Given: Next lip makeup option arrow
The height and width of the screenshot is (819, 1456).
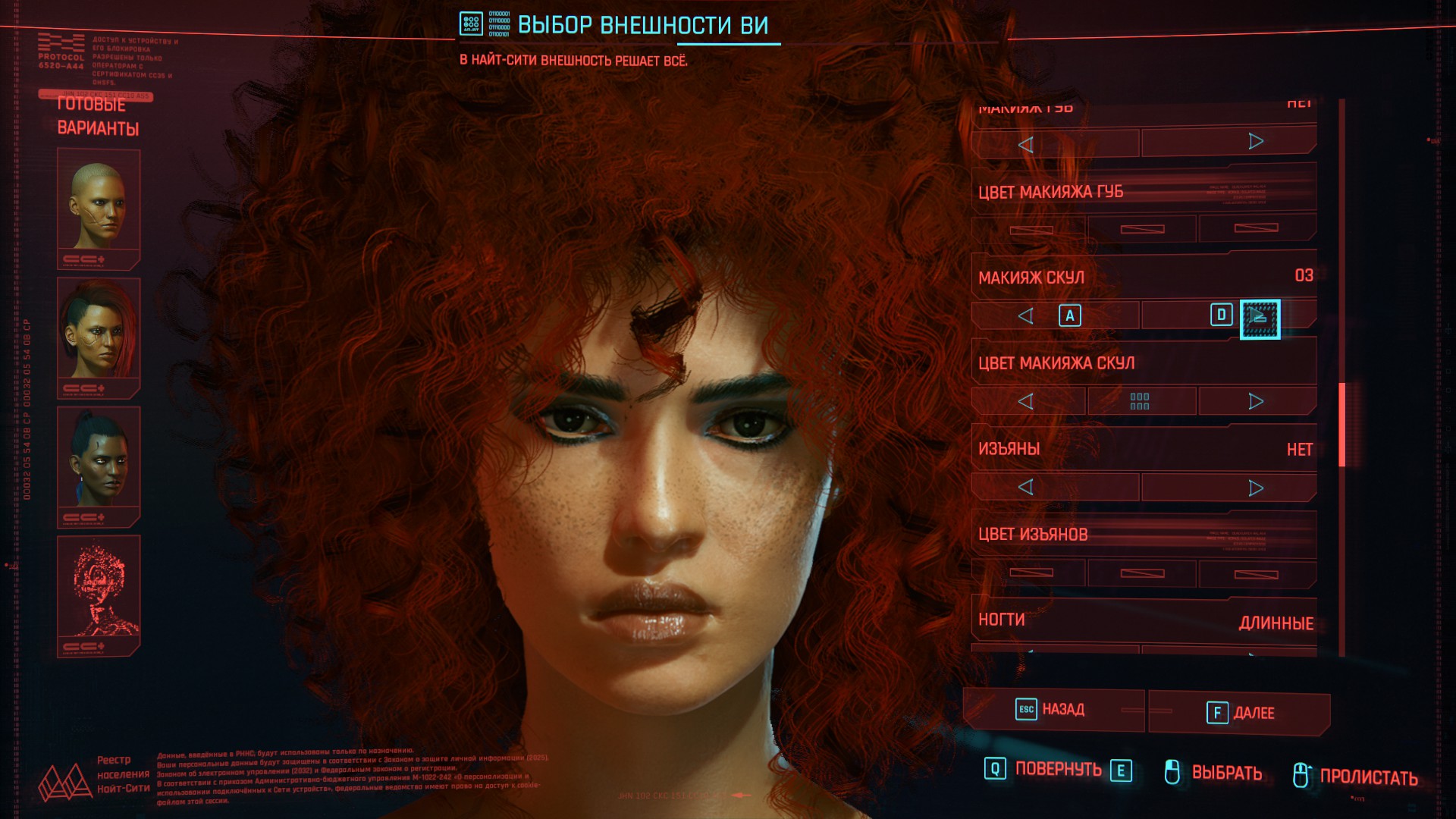Looking at the screenshot, I should click(1256, 142).
